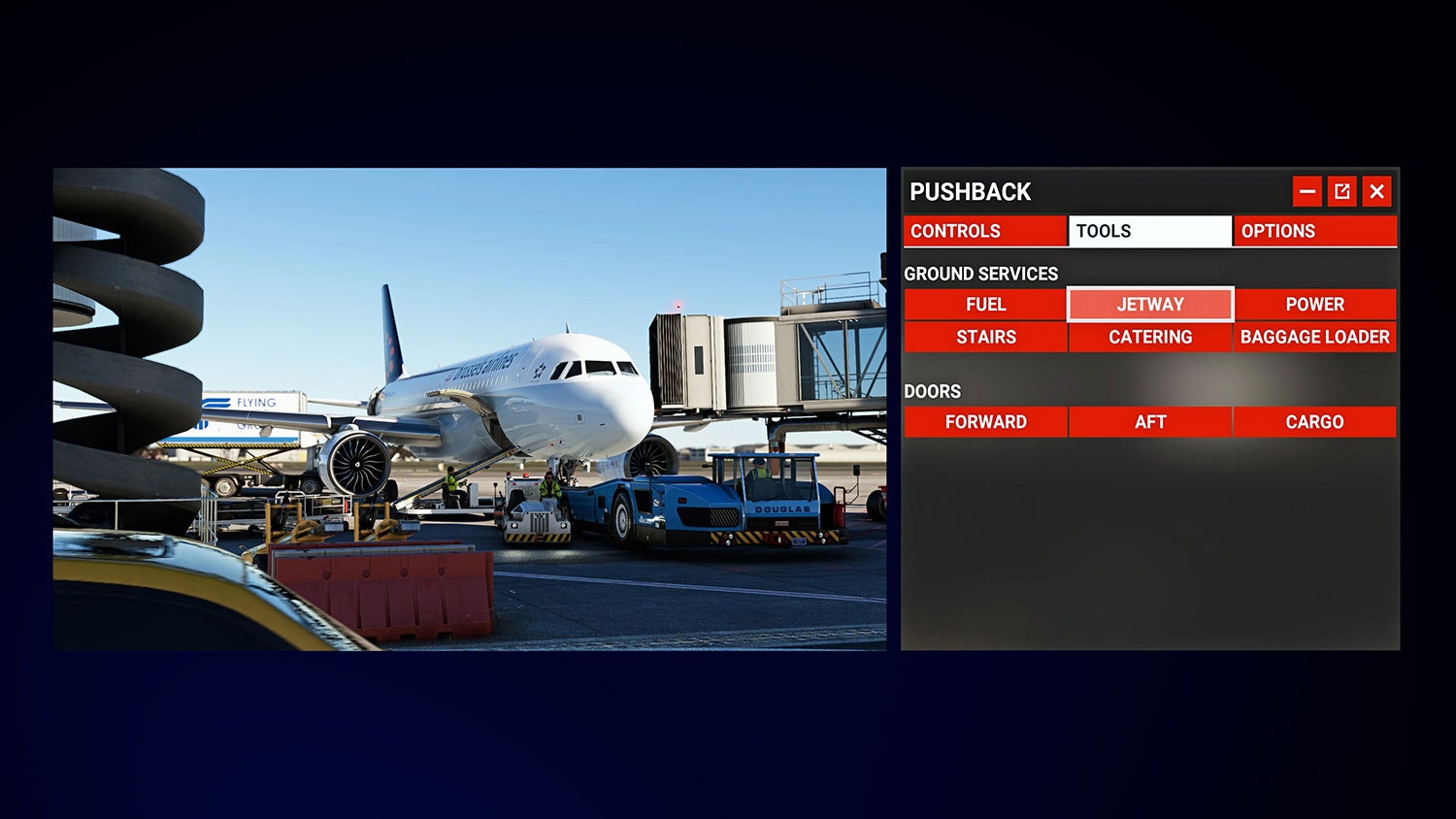Viewport: 1456px width, 819px height.
Task: Request the Fuel ground service
Action: click(985, 305)
